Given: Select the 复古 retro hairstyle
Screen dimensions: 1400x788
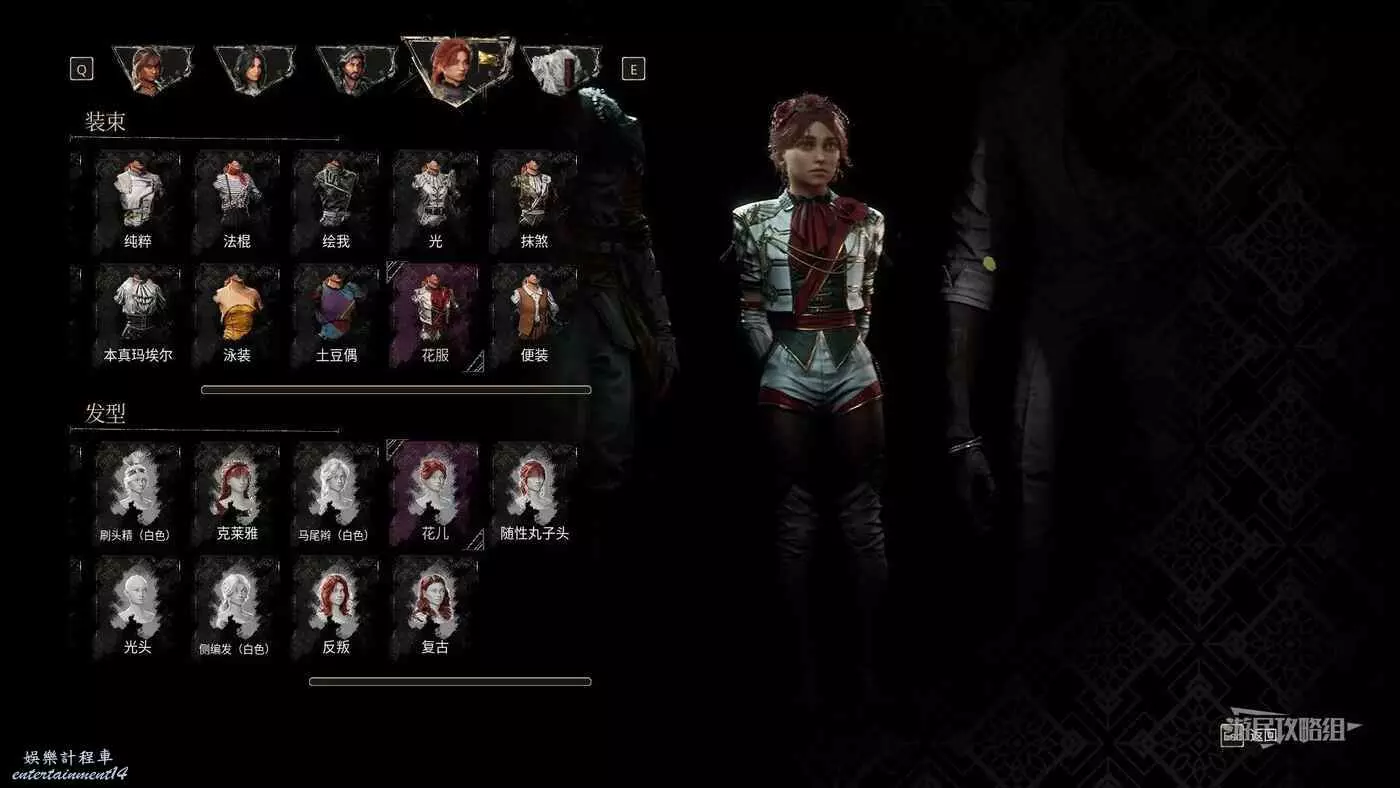Looking at the screenshot, I should click(x=435, y=607).
